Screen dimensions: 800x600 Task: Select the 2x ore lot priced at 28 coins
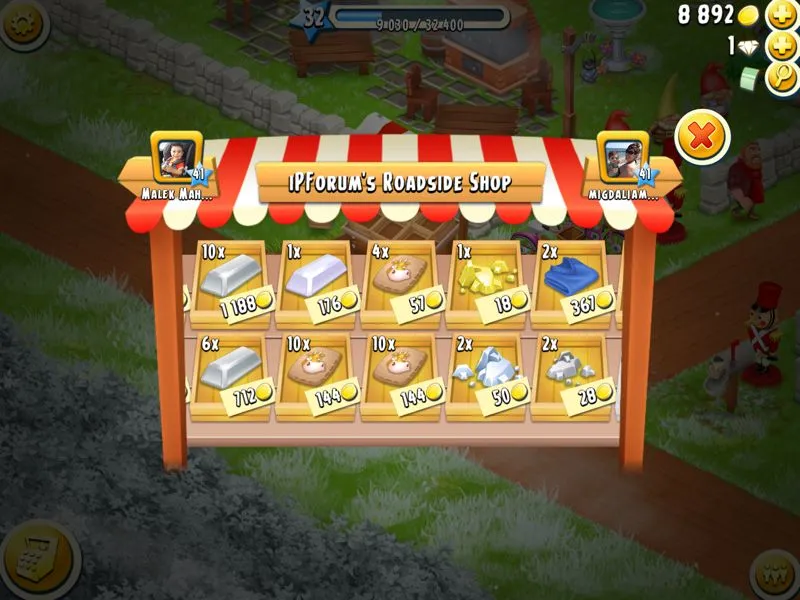coord(573,372)
